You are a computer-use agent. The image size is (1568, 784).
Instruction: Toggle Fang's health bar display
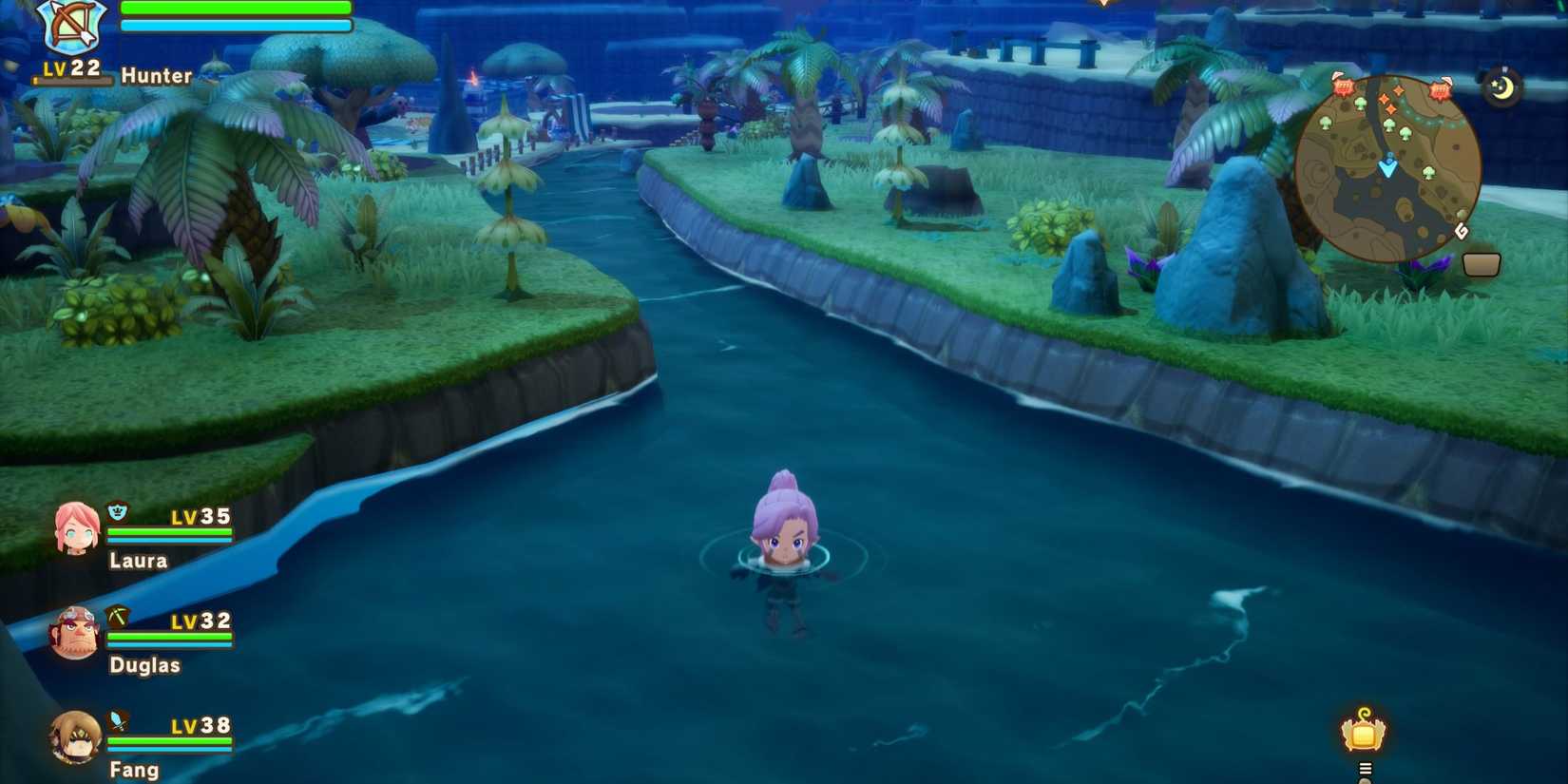pos(171,745)
